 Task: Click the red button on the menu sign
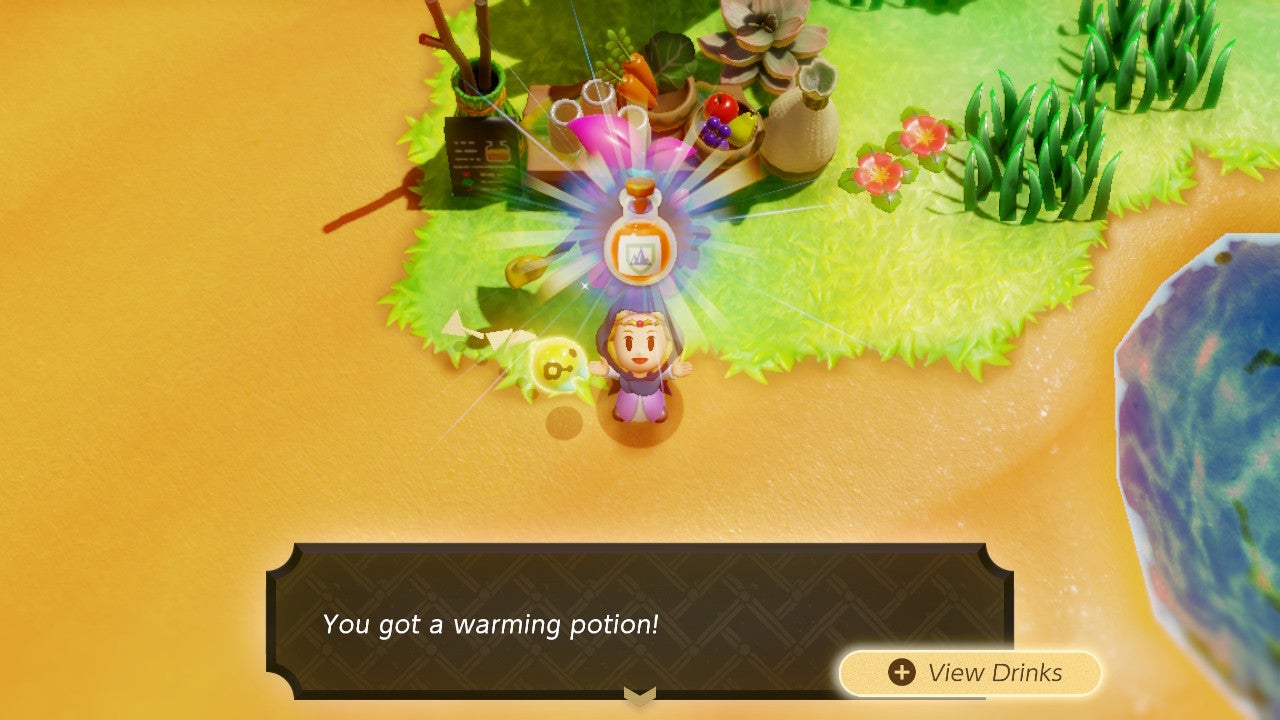tap(467, 172)
